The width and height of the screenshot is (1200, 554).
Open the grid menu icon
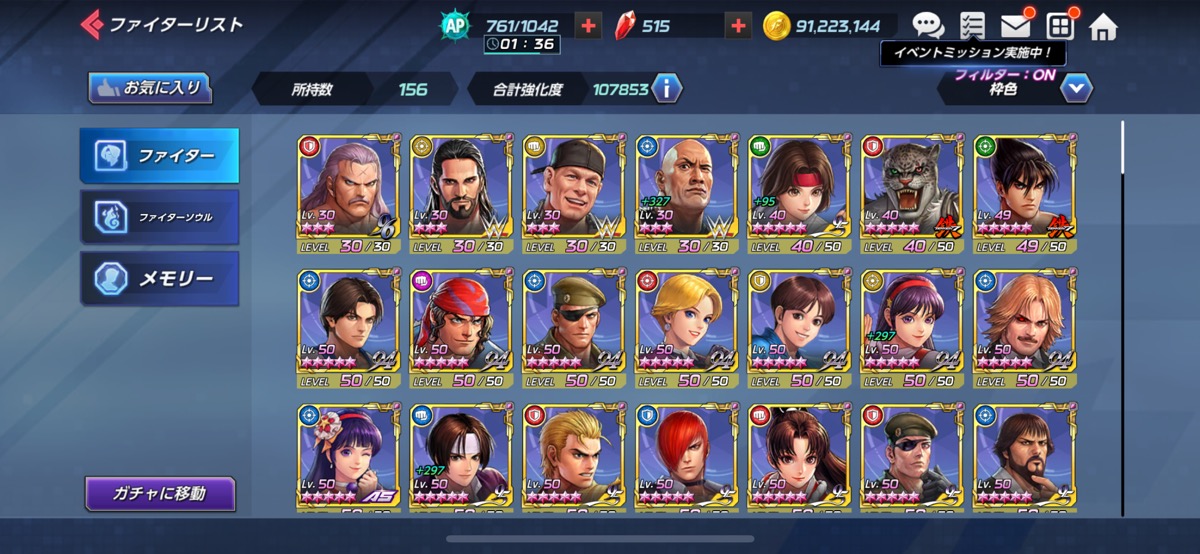pos(1060,26)
